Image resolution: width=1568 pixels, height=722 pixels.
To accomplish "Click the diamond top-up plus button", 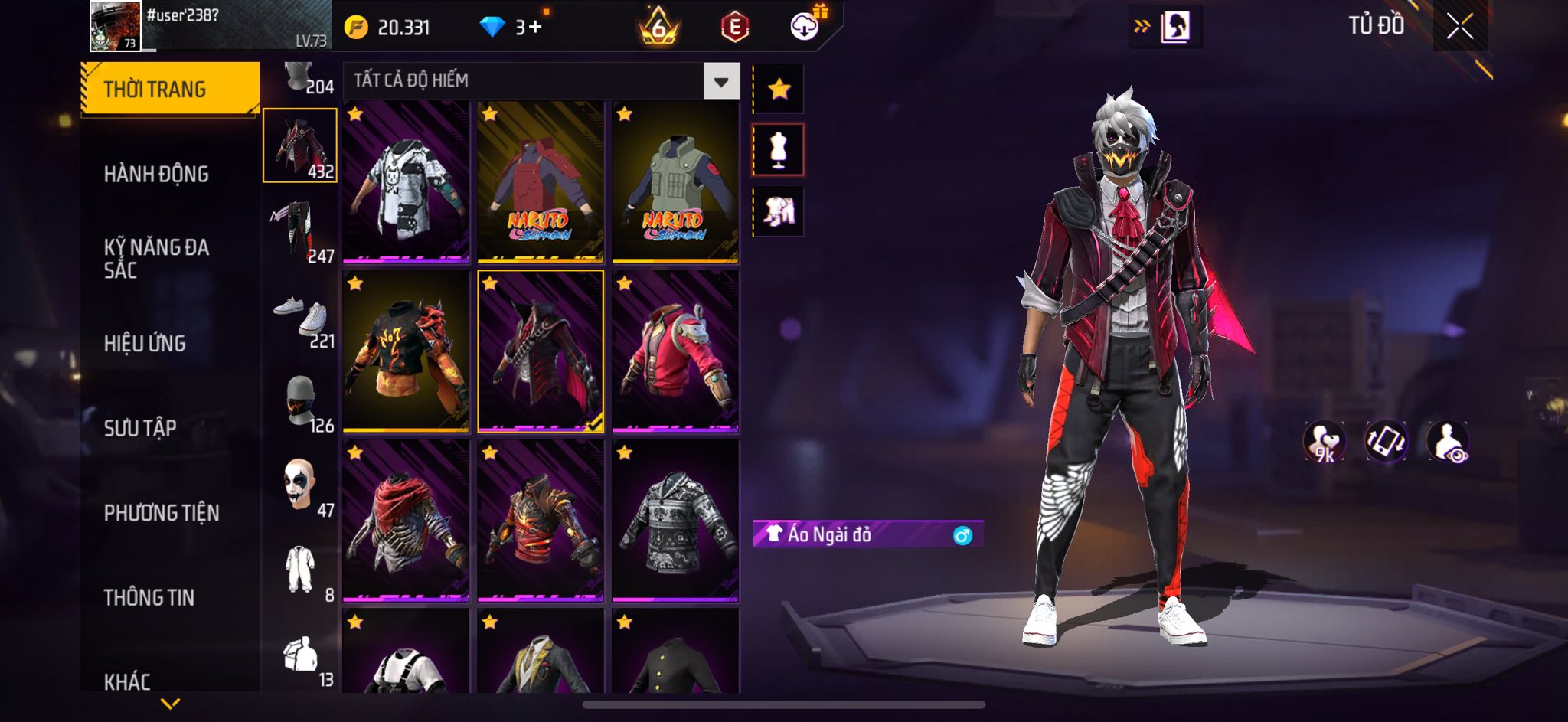I will tap(534, 28).
